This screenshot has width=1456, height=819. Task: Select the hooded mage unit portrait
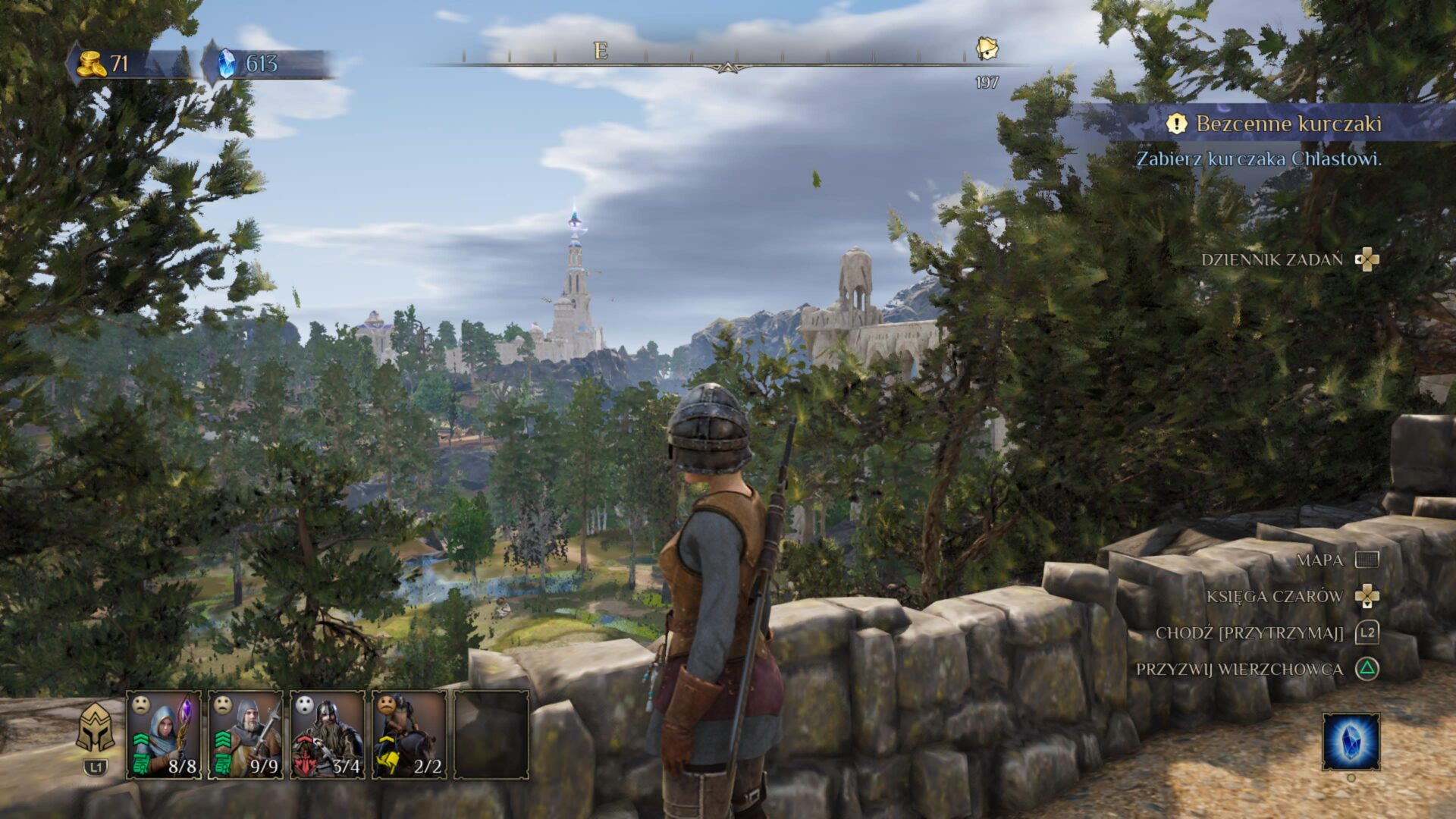click(x=164, y=734)
